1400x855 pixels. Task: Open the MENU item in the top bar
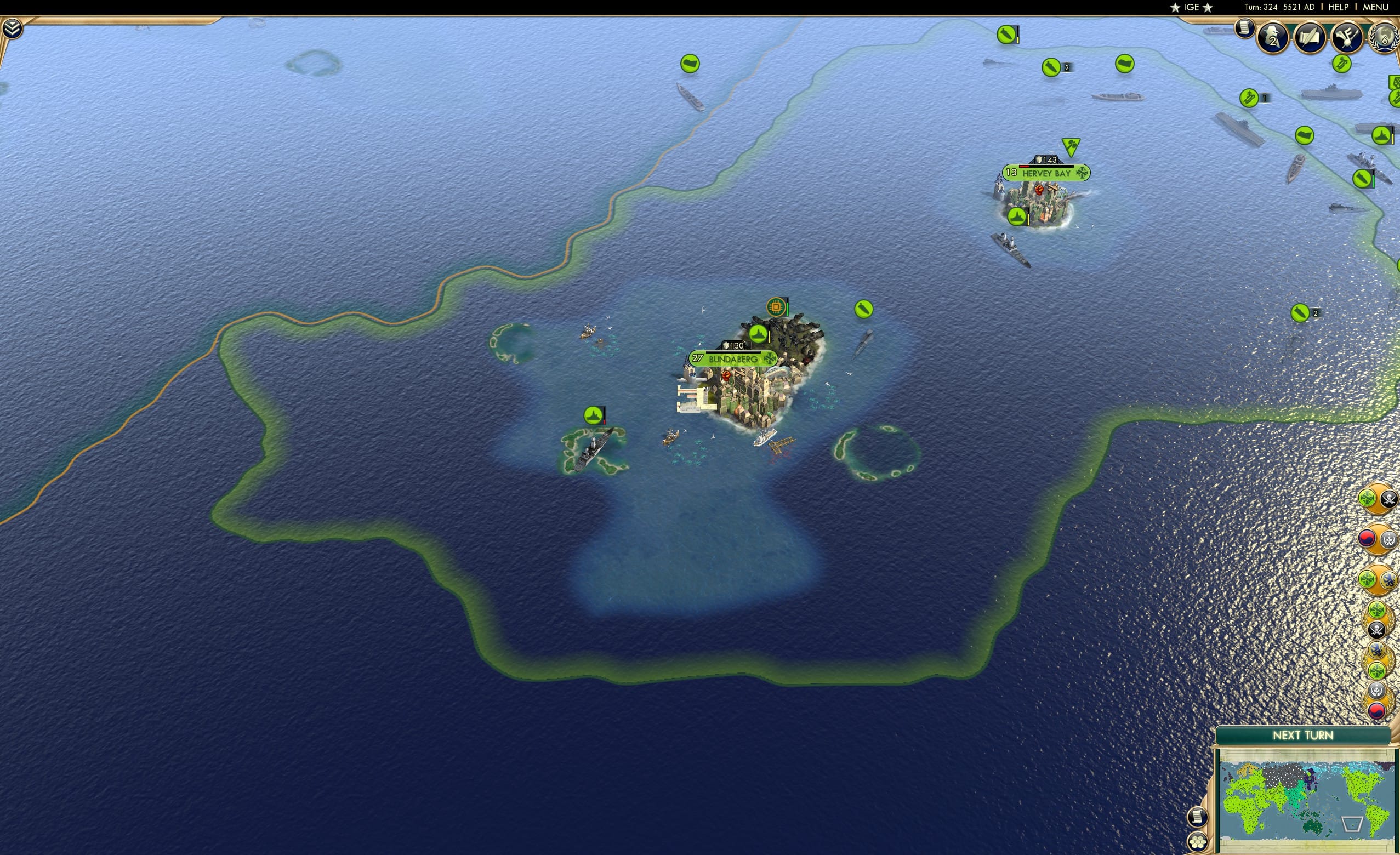[1375, 7]
